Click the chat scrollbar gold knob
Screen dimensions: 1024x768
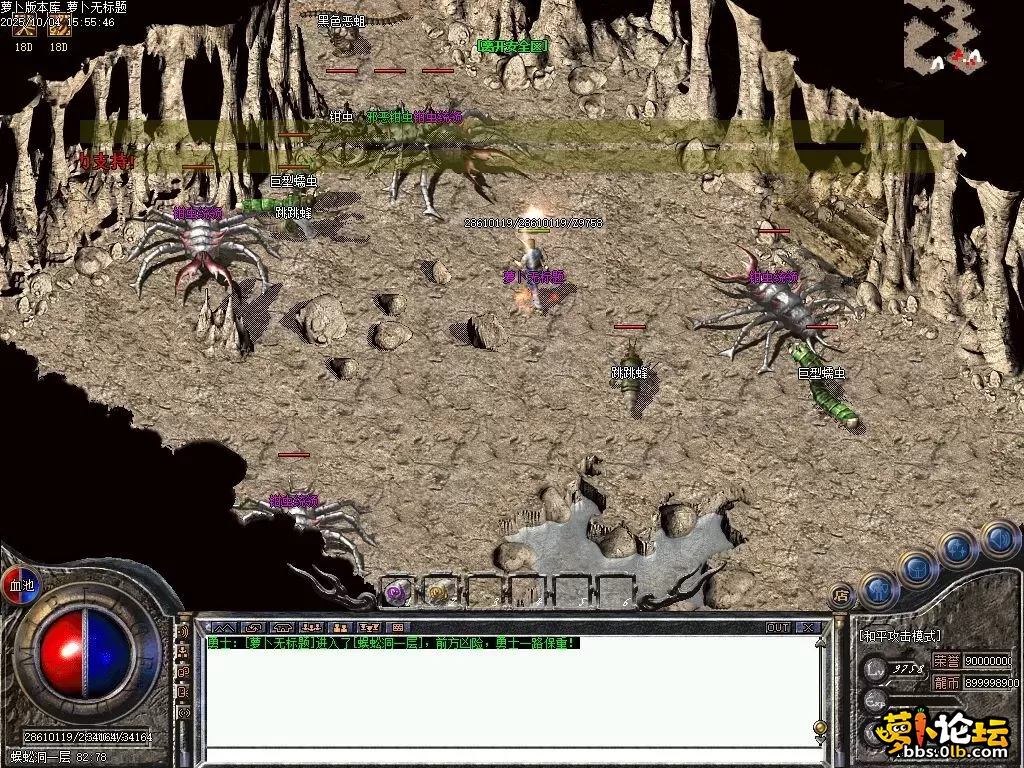[x=820, y=727]
